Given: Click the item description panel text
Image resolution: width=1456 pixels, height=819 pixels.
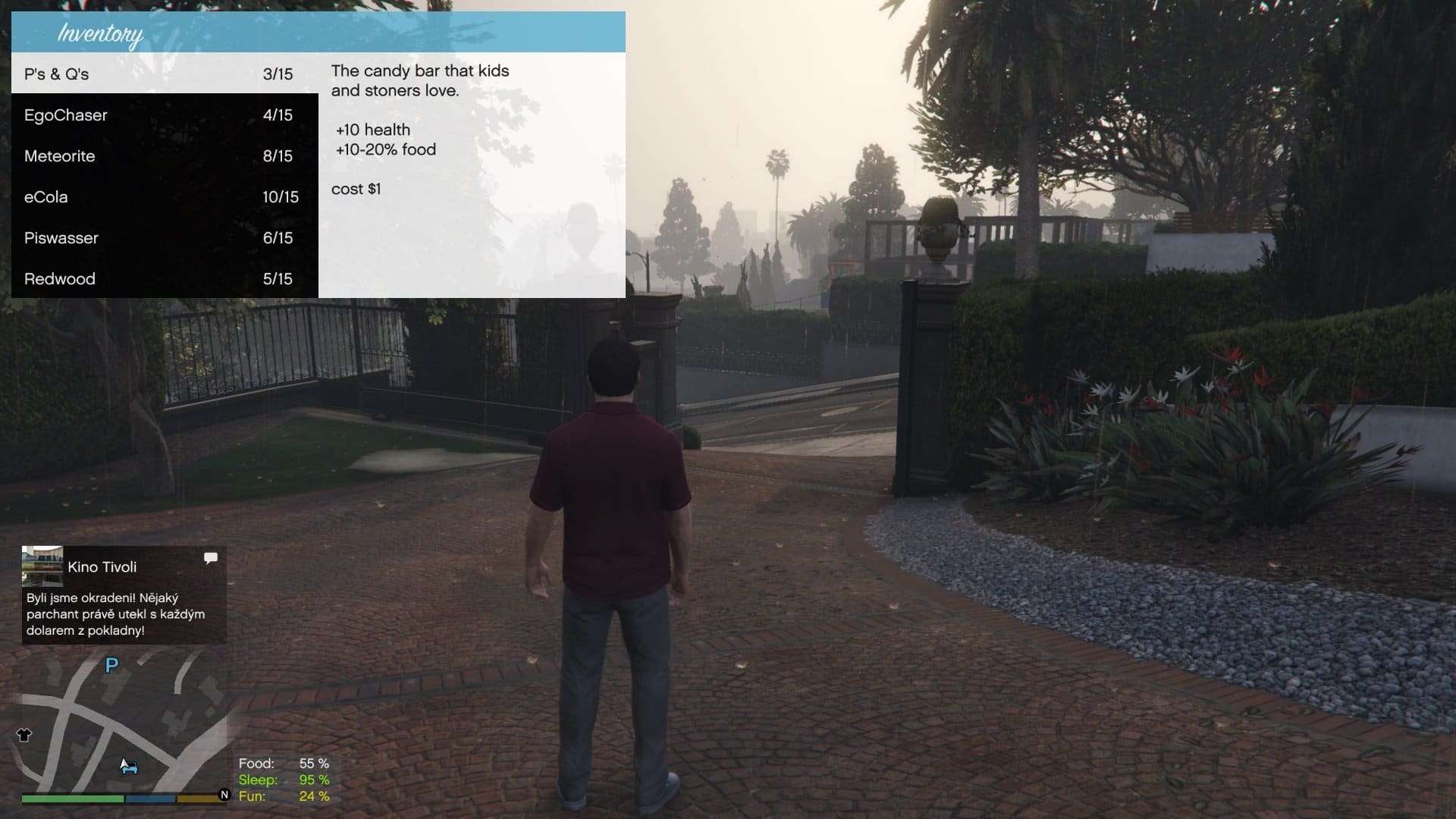Looking at the screenshot, I should [422, 80].
